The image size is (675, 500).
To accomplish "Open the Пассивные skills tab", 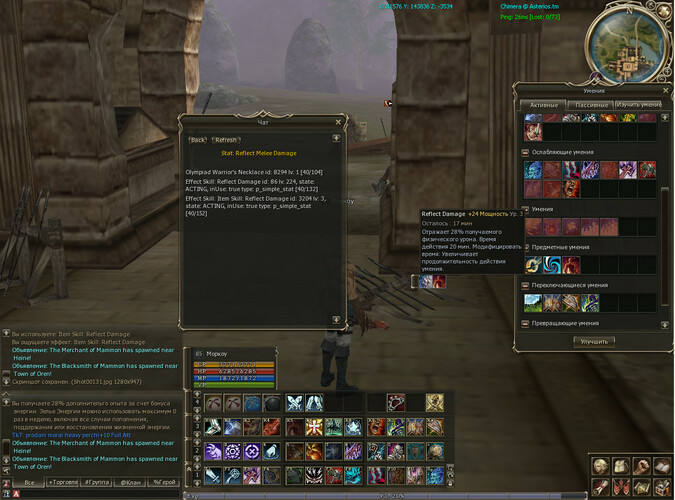I will [x=591, y=104].
